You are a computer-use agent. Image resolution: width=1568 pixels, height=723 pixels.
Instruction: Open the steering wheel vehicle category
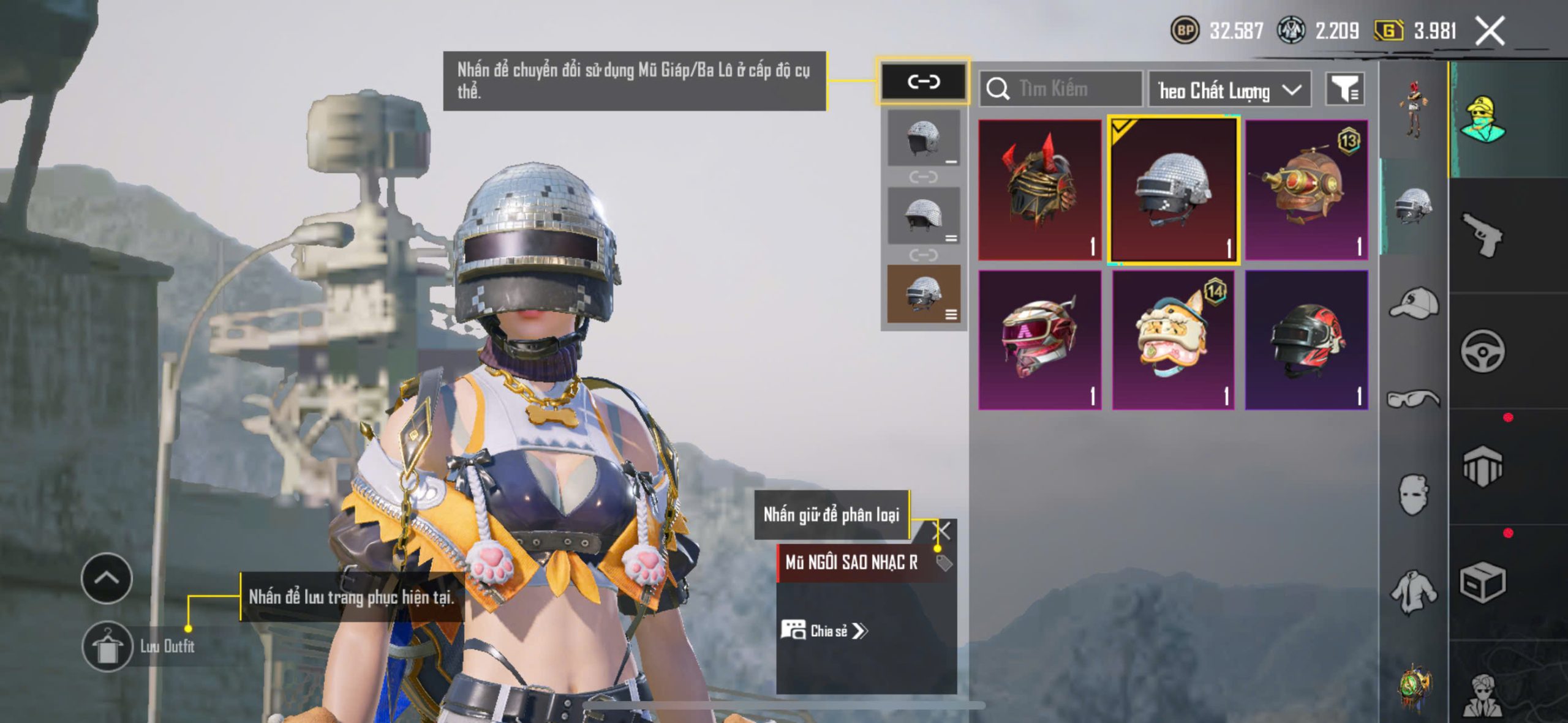1482,351
